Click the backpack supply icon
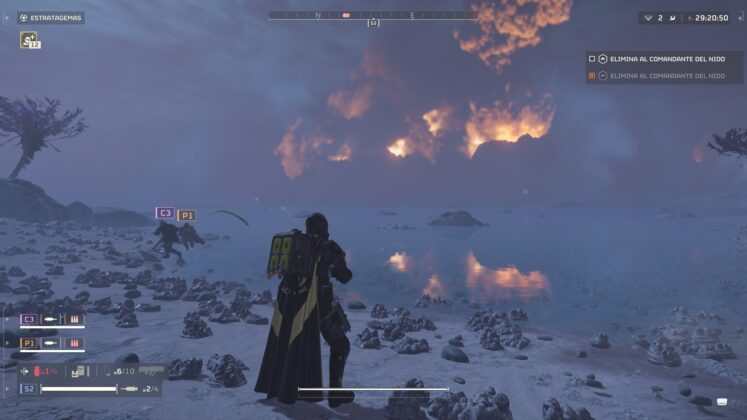Screen dimensions: 747x420 80,371
